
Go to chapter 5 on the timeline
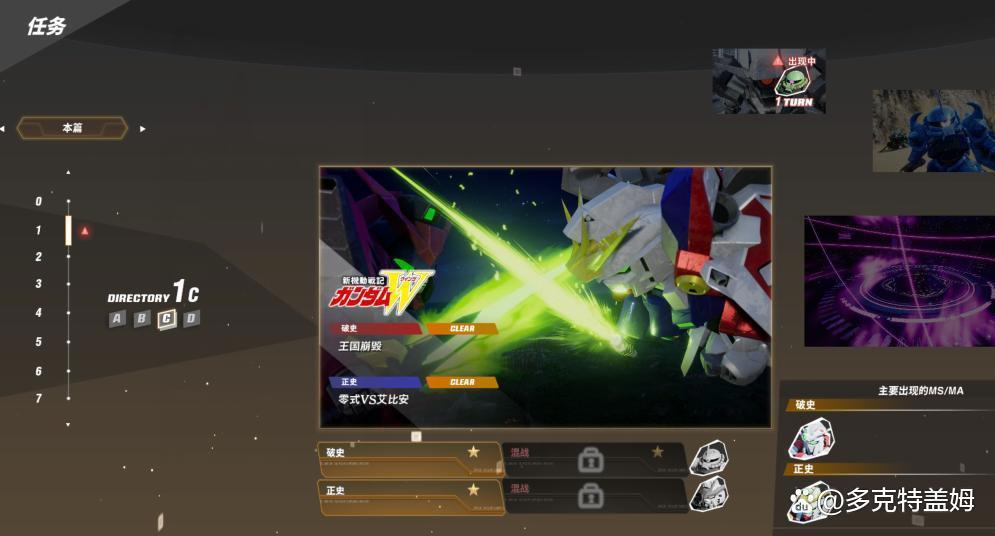point(39,342)
